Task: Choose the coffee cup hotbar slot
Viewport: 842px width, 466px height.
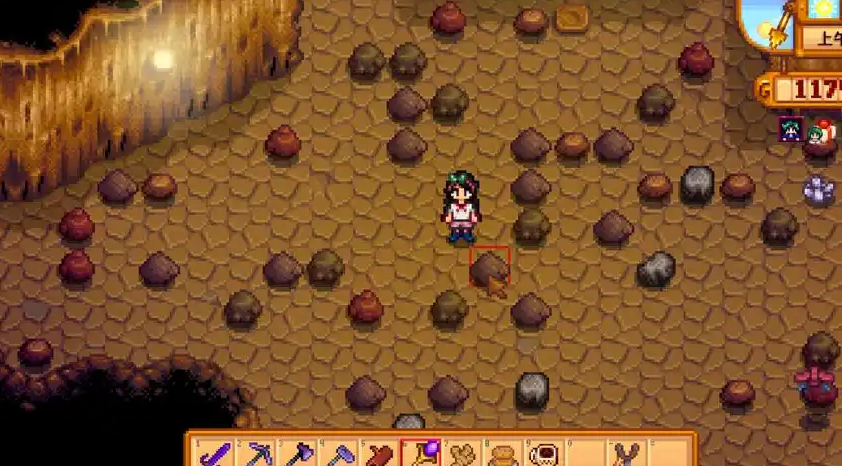Action: [x=541, y=455]
